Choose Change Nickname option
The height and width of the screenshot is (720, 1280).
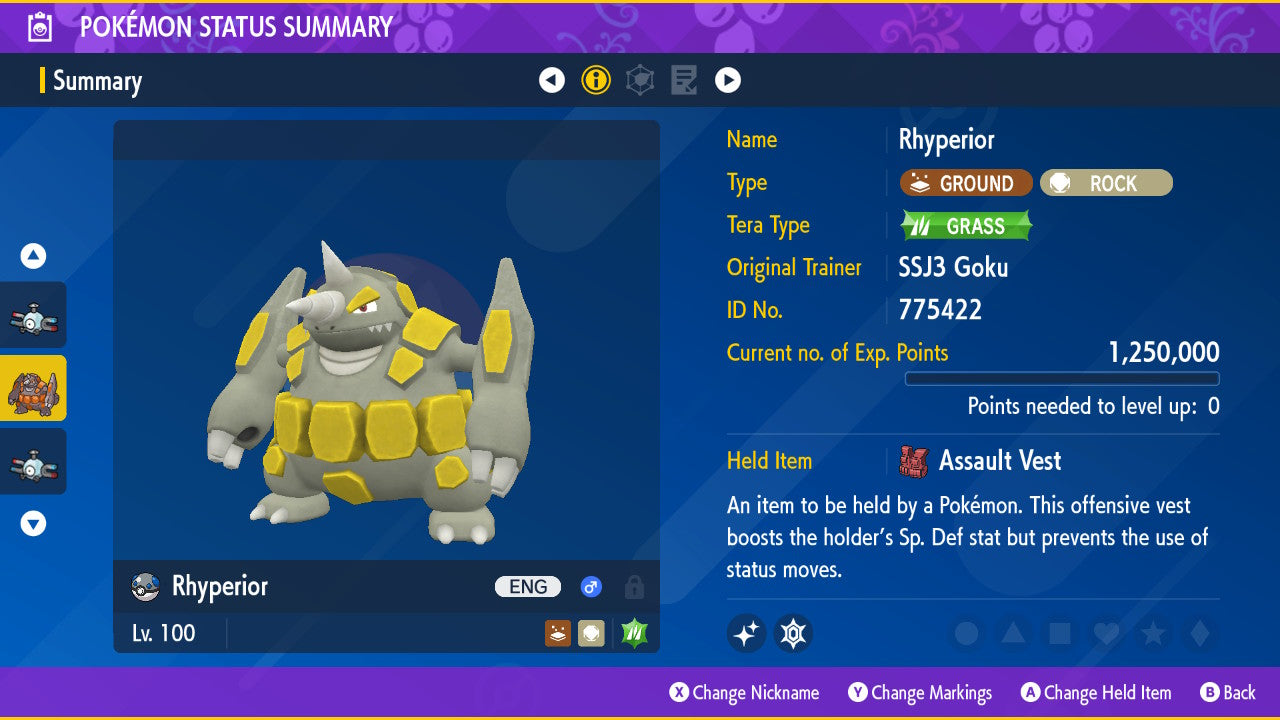coord(744,692)
